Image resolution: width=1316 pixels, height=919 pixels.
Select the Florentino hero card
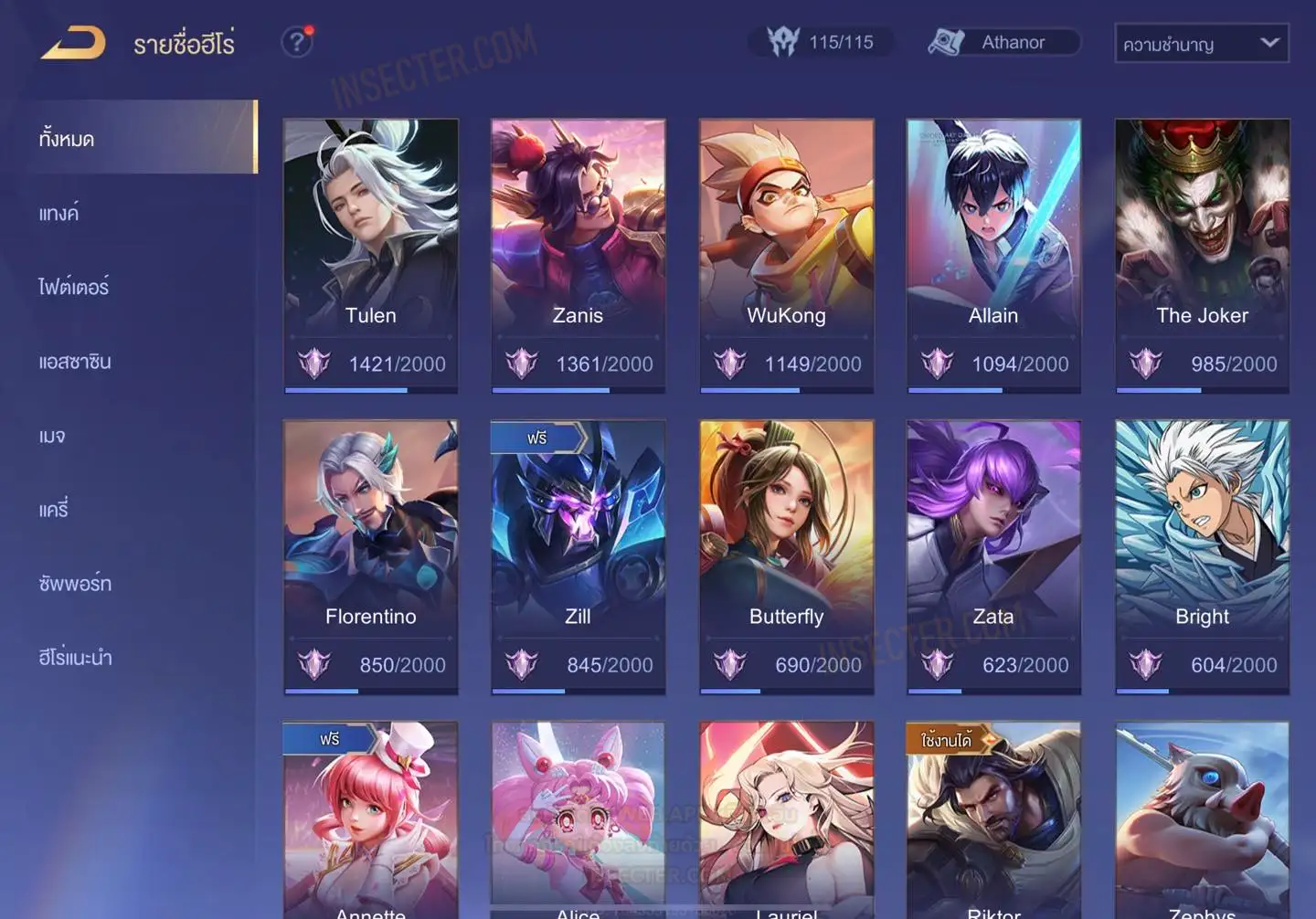[370, 557]
